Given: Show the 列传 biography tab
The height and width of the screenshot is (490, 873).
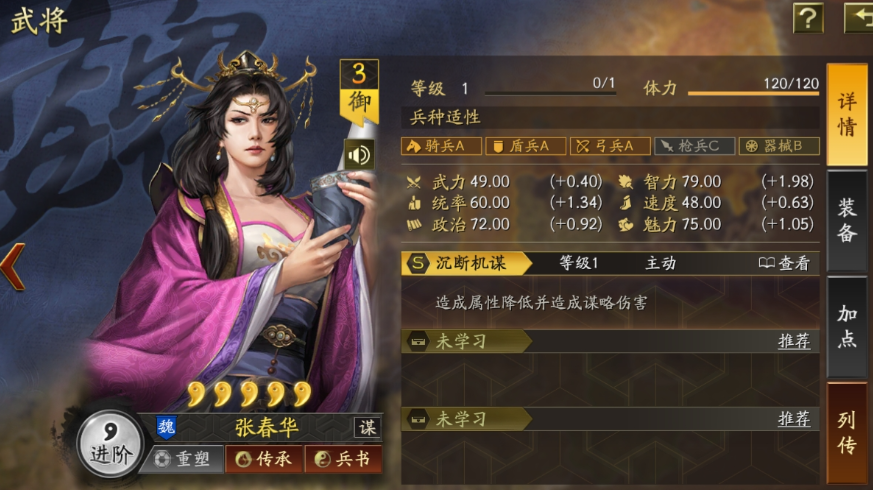Looking at the screenshot, I should (846, 432).
